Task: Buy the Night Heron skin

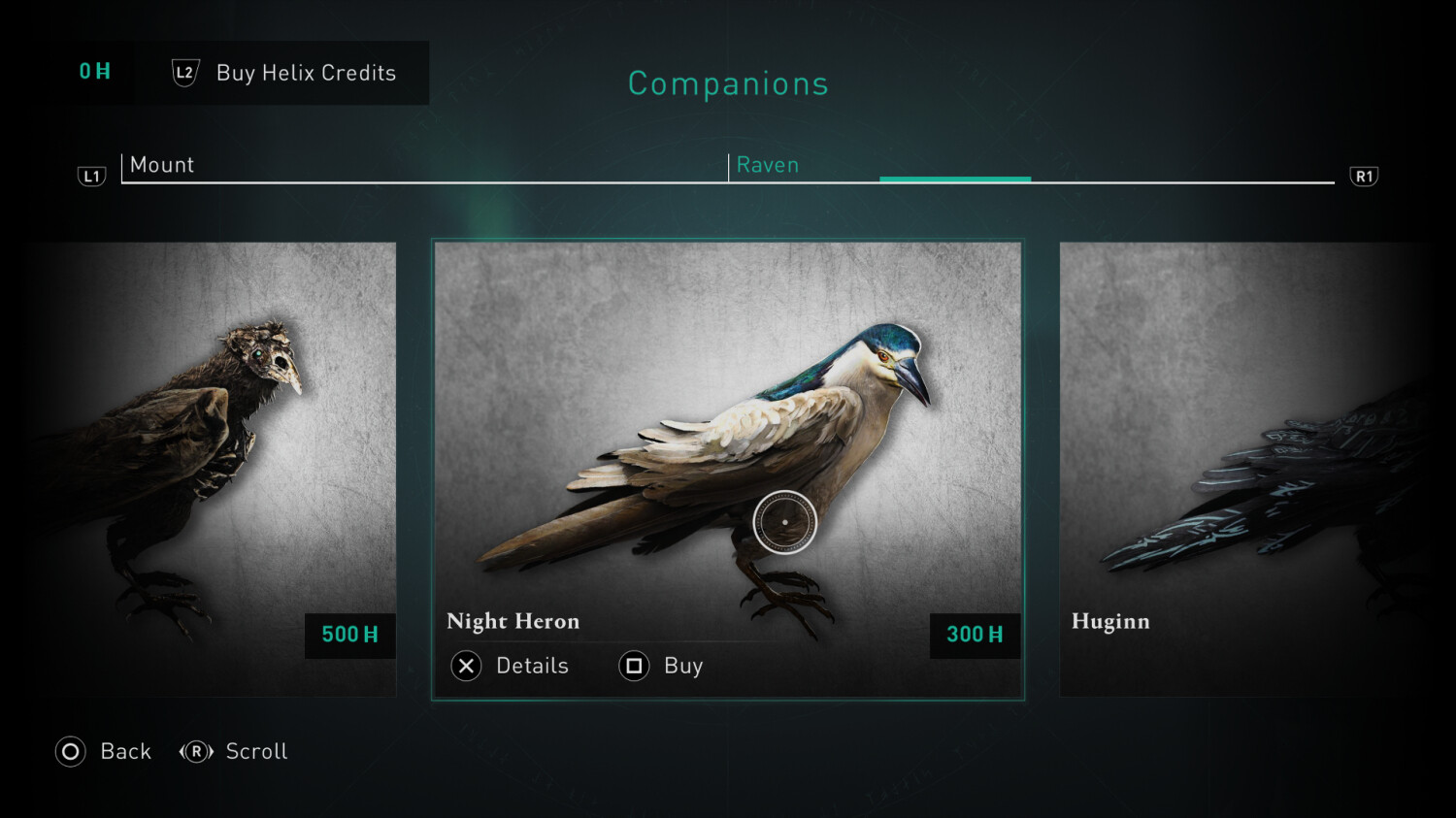Action: pyautogui.click(x=662, y=666)
